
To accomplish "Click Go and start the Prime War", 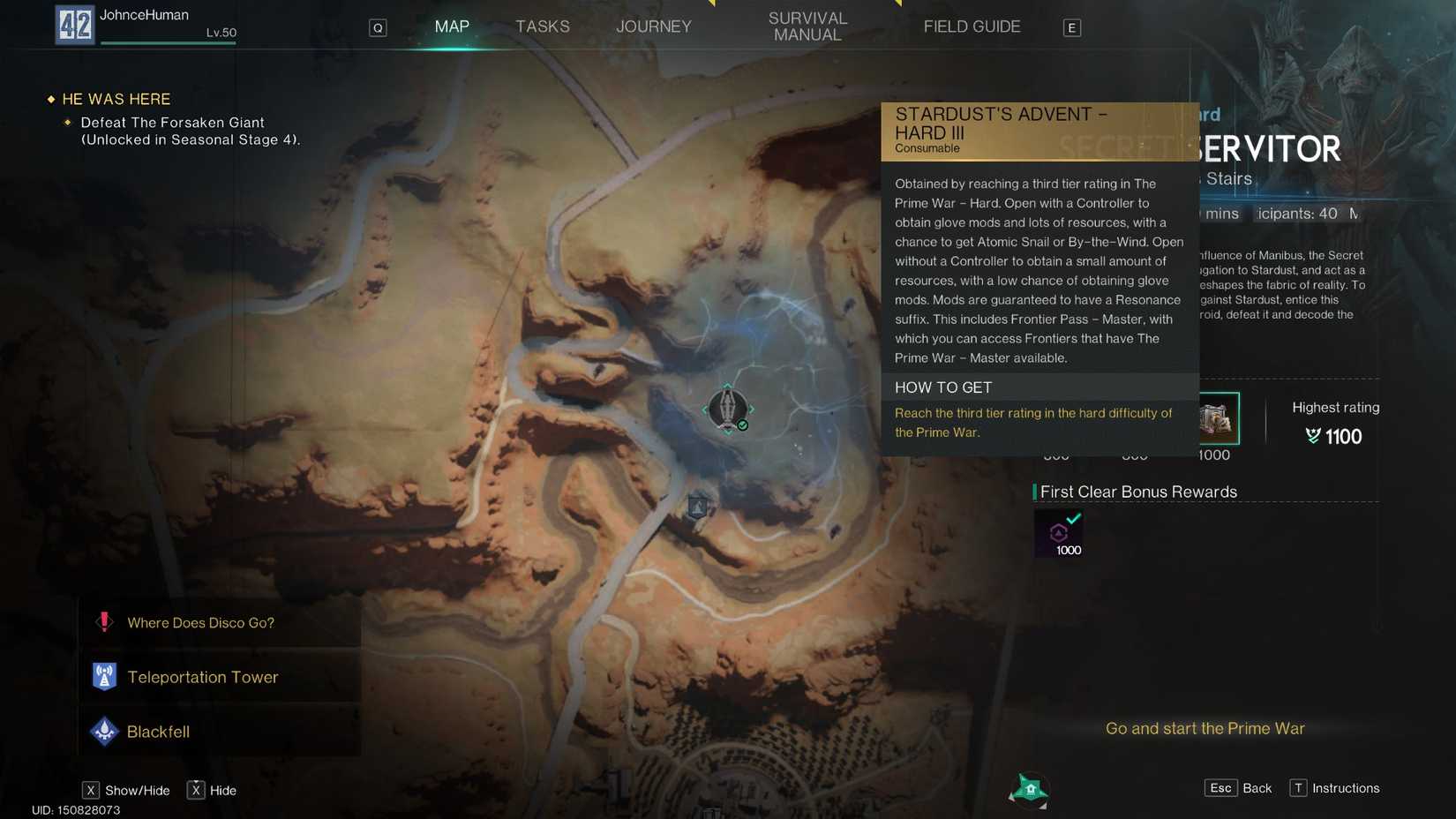I will 1205,728.
